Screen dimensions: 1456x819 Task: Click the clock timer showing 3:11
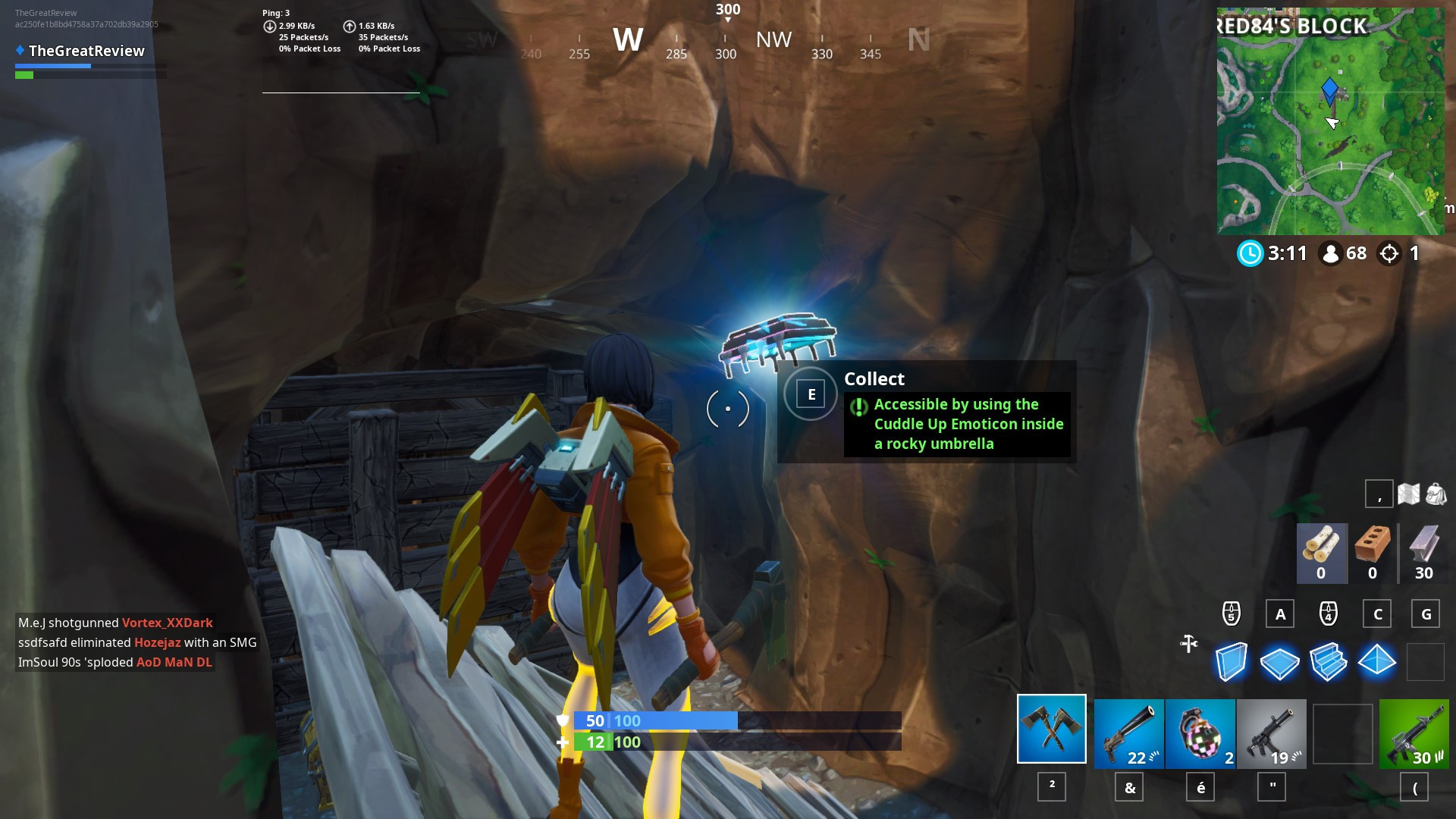point(1272,255)
